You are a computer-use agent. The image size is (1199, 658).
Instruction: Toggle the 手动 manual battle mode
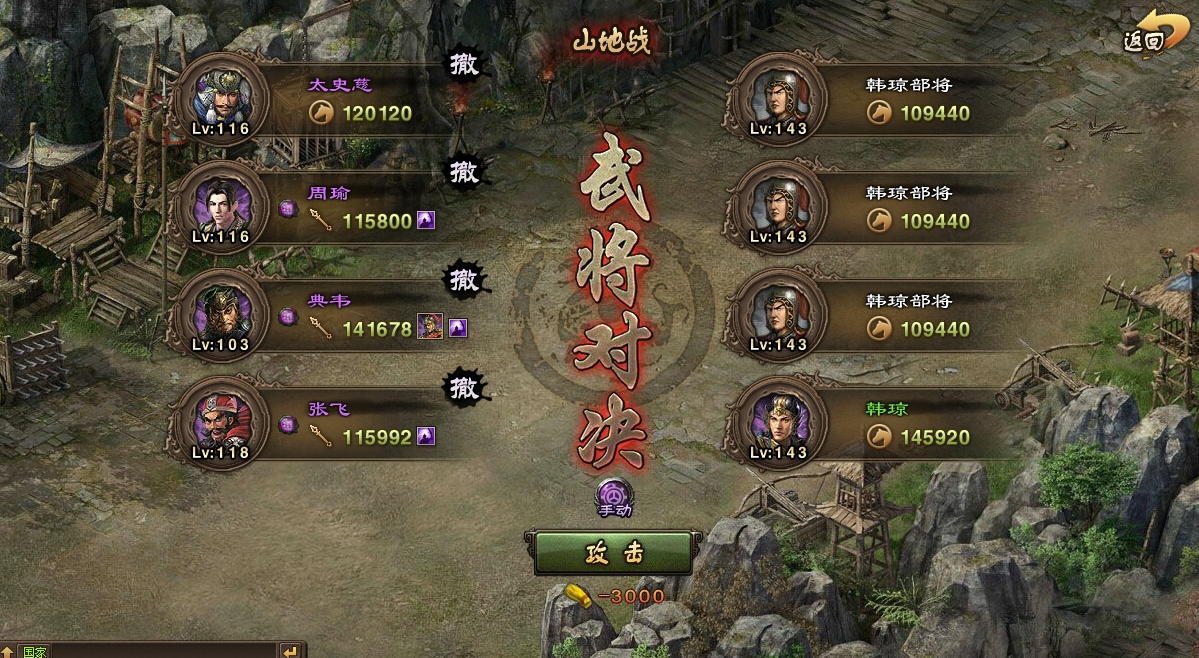pos(613,497)
